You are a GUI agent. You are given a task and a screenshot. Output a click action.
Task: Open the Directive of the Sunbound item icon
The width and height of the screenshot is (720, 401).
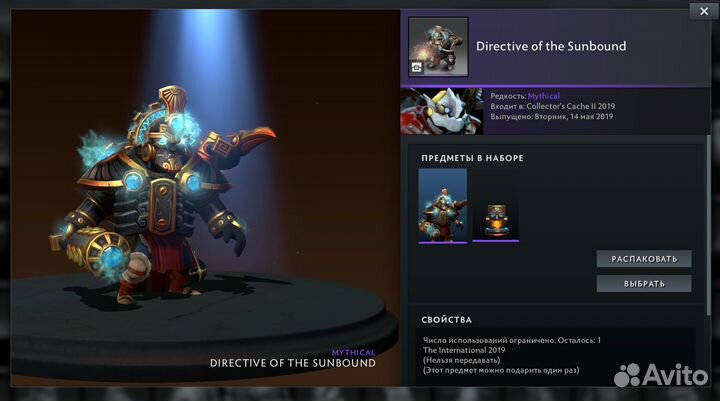click(x=438, y=47)
